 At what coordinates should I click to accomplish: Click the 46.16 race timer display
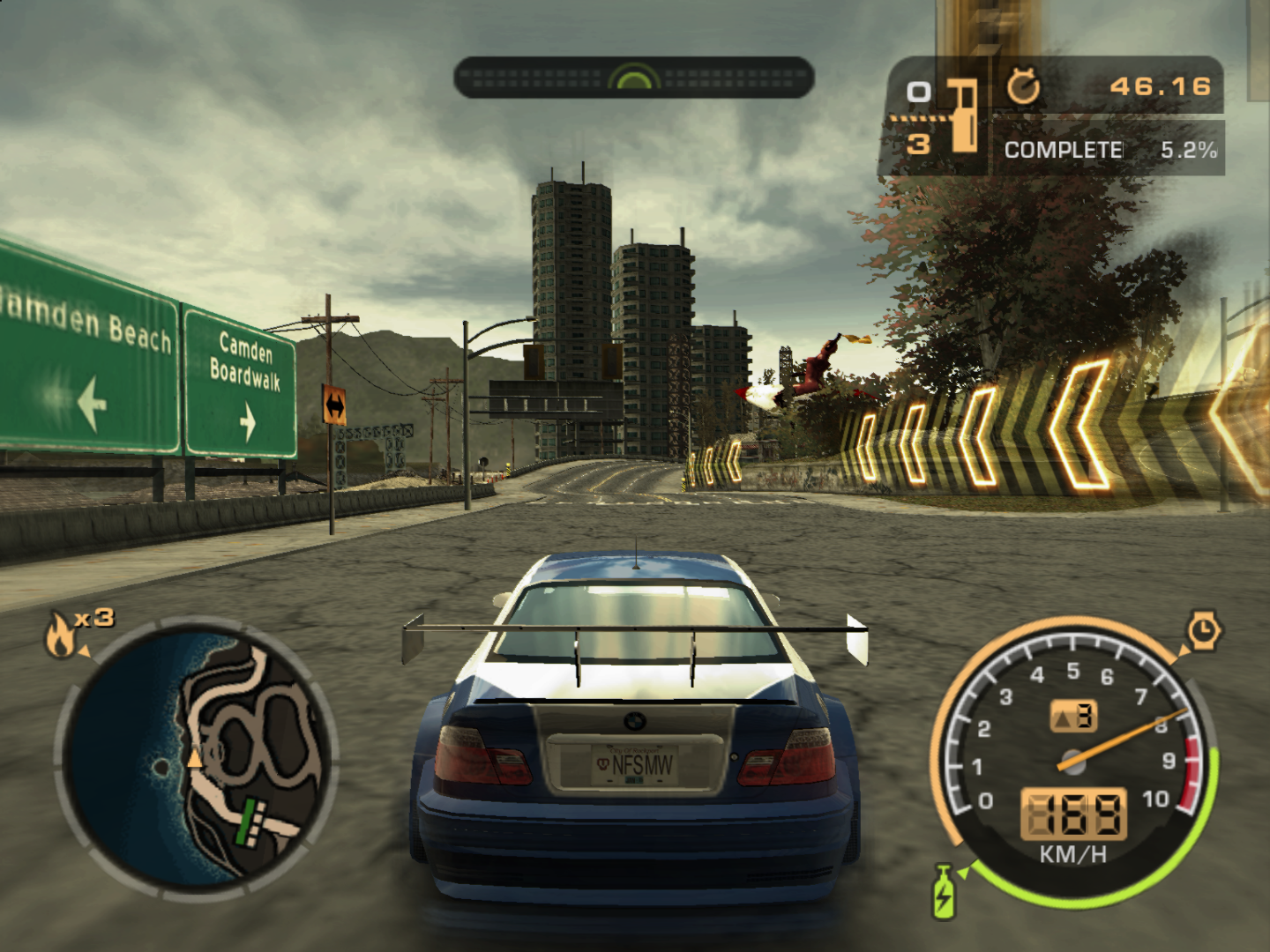pos(1162,86)
